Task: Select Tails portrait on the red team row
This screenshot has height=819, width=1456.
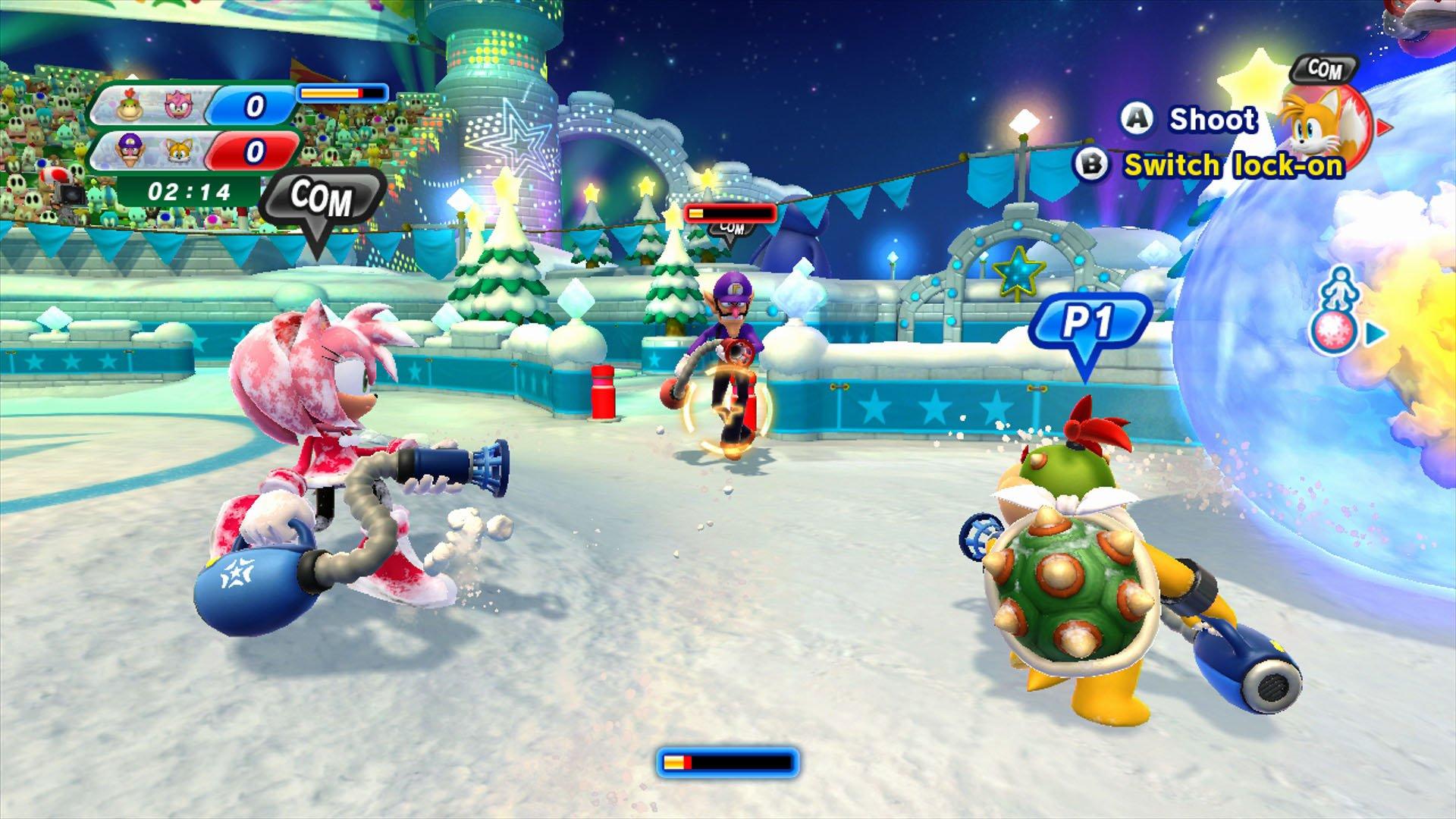Action: (x=180, y=152)
